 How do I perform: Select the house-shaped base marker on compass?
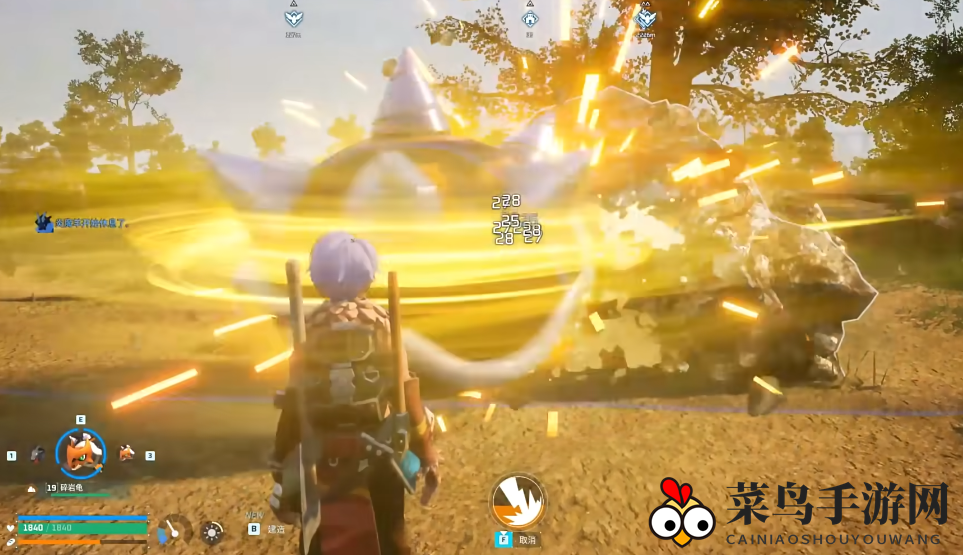pyautogui.click(x=530, y=17)
